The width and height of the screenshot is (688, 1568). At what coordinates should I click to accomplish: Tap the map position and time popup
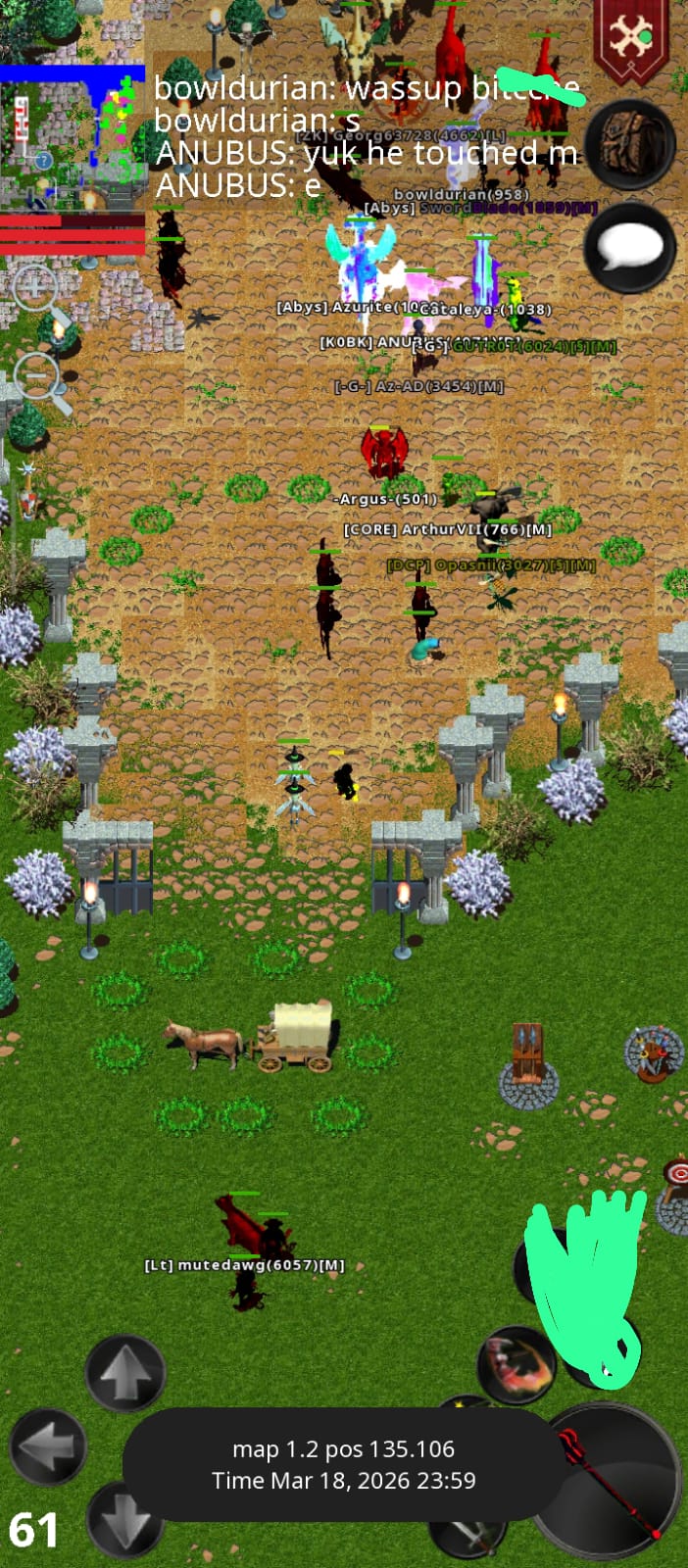pos(343,1464)
